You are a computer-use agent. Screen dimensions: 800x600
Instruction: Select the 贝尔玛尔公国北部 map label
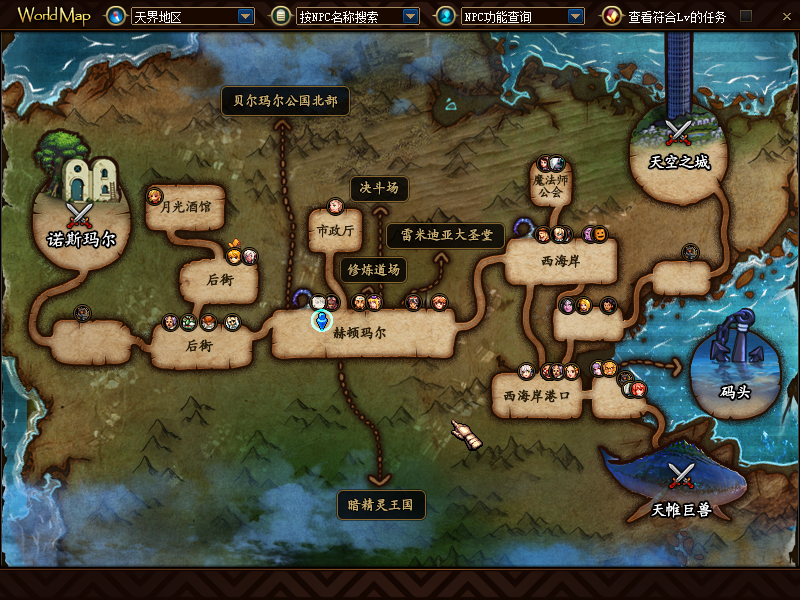click(x=285, y=101)
